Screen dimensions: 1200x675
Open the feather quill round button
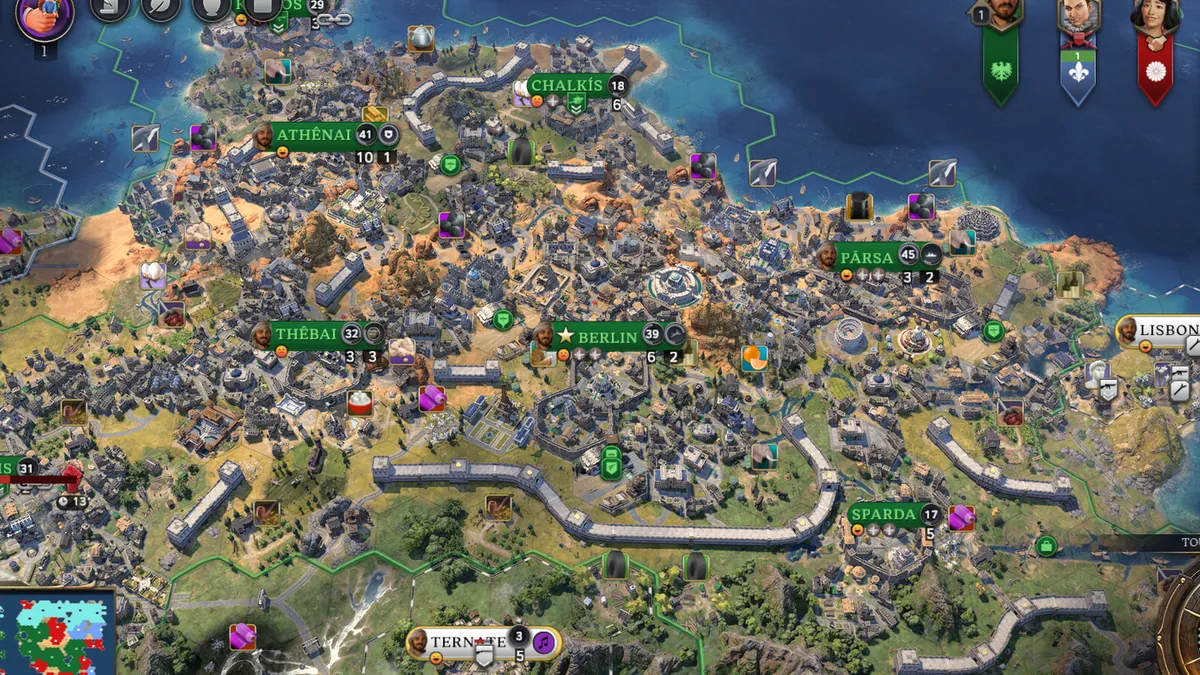pyautogui.click(x=158, y=8)
